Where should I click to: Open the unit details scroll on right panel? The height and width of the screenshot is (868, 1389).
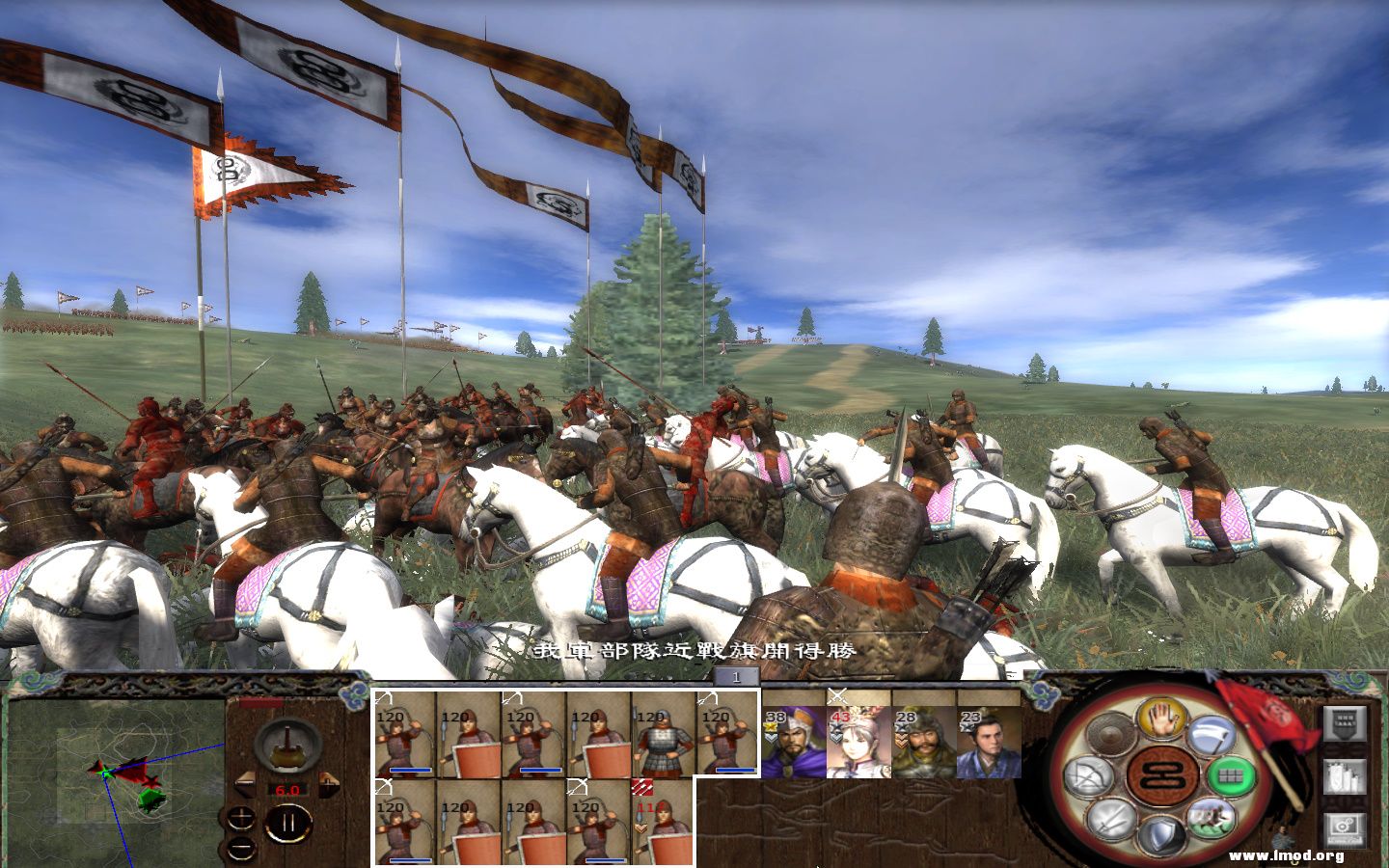(1343, 778)
